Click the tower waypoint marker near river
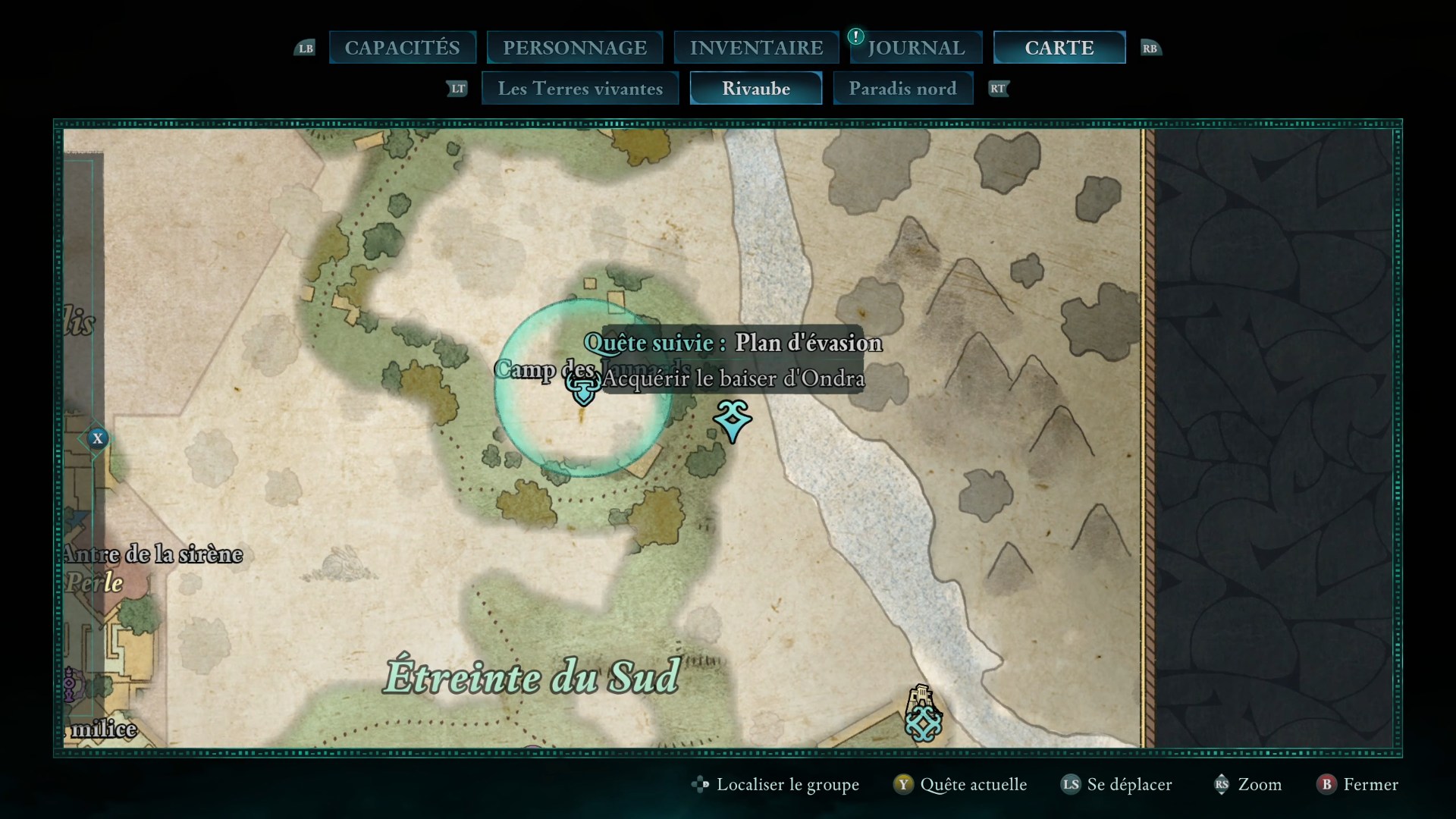This screenshot has width=1456, height=819. (x=923, y=714)
